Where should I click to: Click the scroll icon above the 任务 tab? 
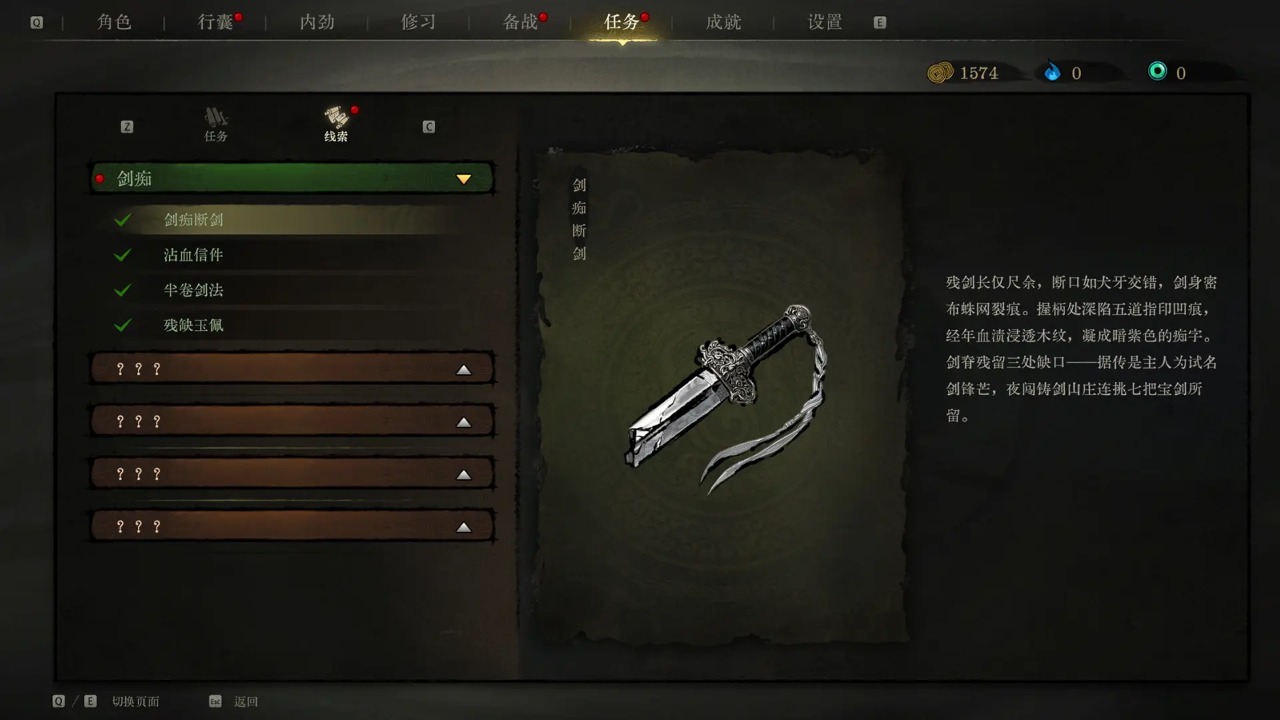(x=215, y=117)
